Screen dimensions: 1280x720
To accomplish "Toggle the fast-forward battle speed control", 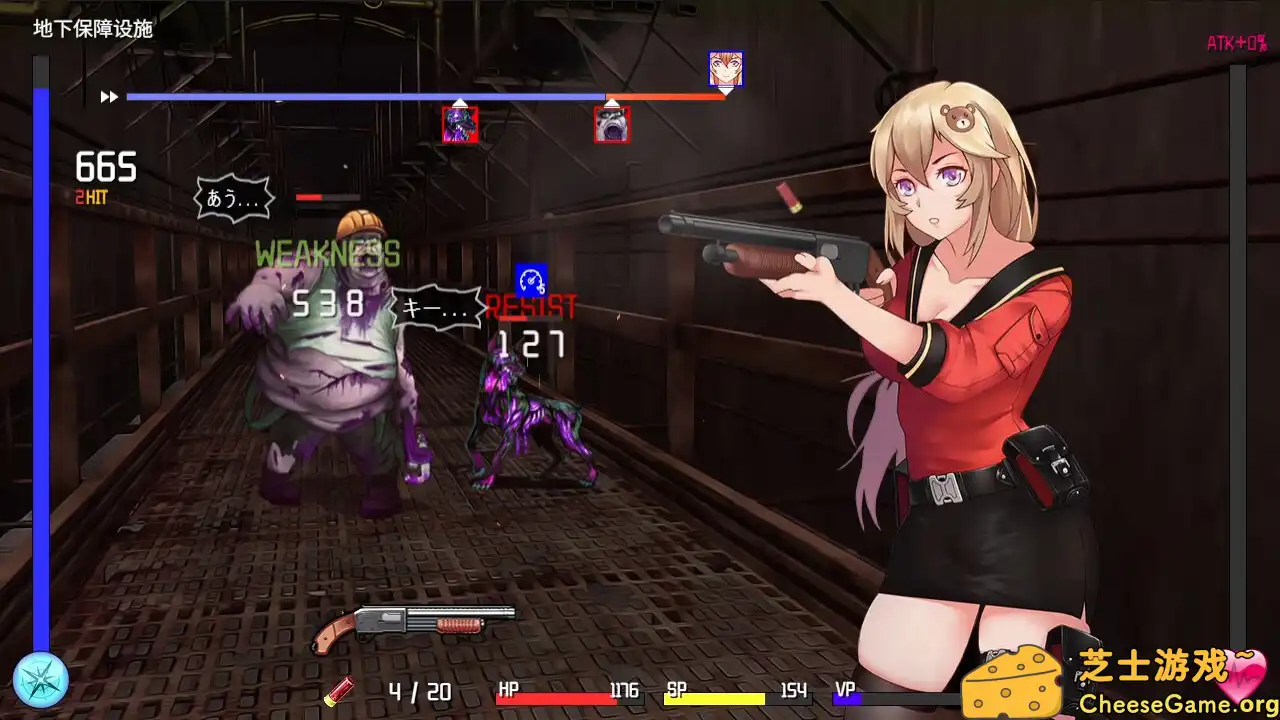I will (107, 96).
